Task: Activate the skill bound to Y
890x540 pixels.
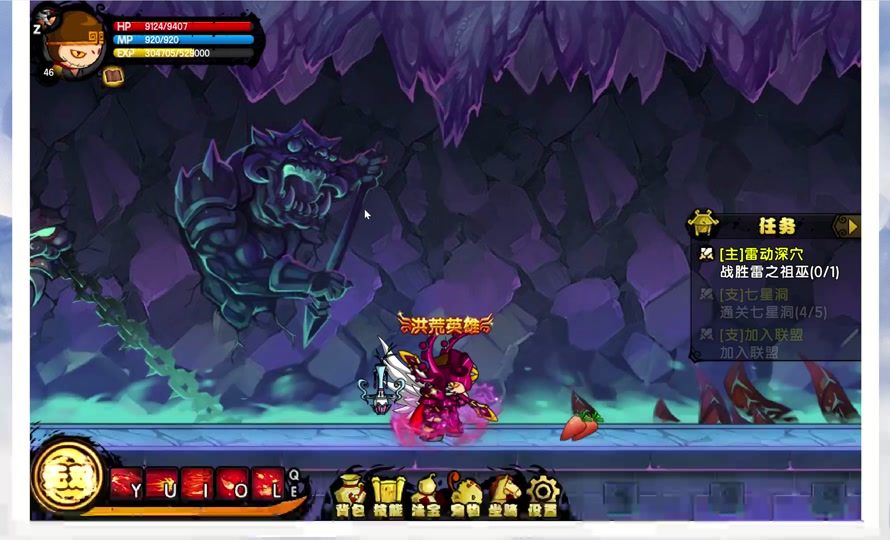Action: [x=126, y=484]
